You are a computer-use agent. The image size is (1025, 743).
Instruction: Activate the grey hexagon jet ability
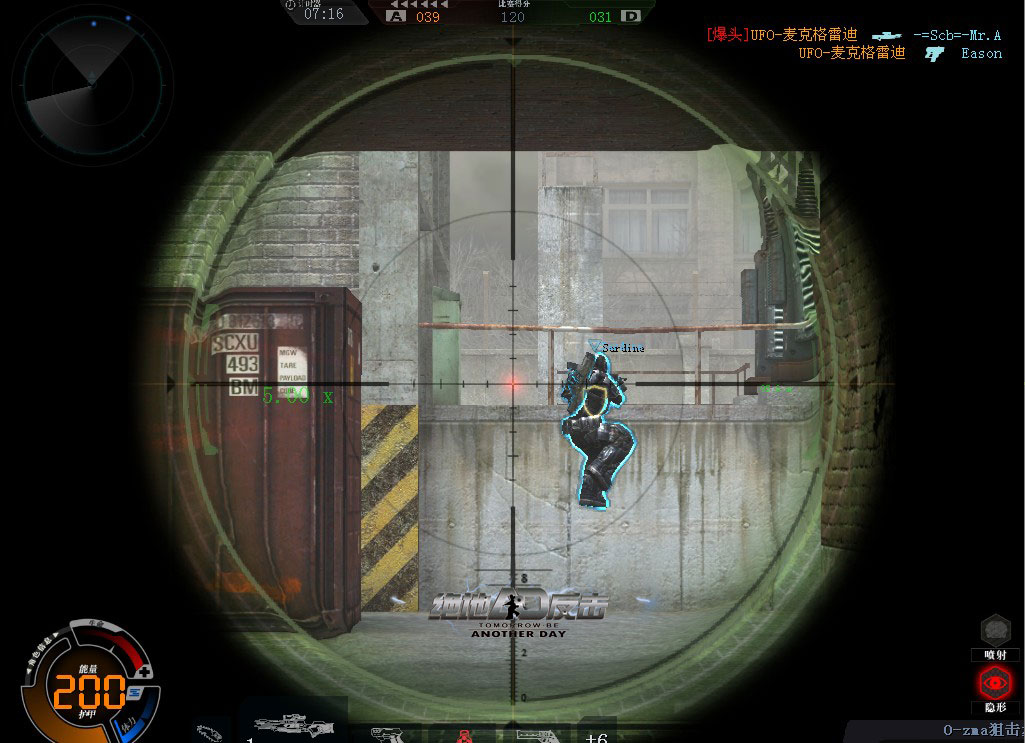[x=995, y=629]
